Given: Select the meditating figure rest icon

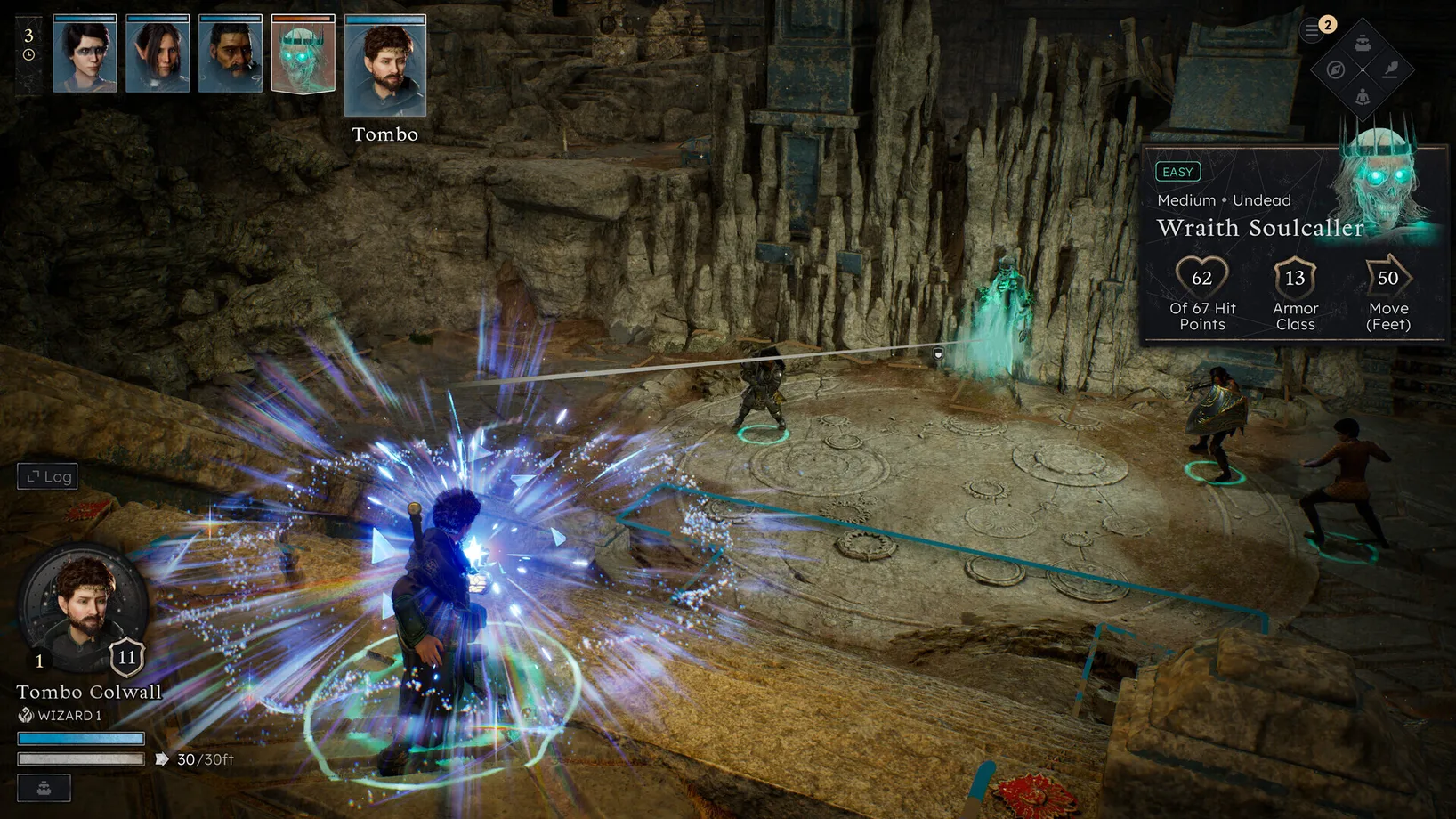Looking at the screenshot, I should pyautogui.click(x=1363, y=96).
